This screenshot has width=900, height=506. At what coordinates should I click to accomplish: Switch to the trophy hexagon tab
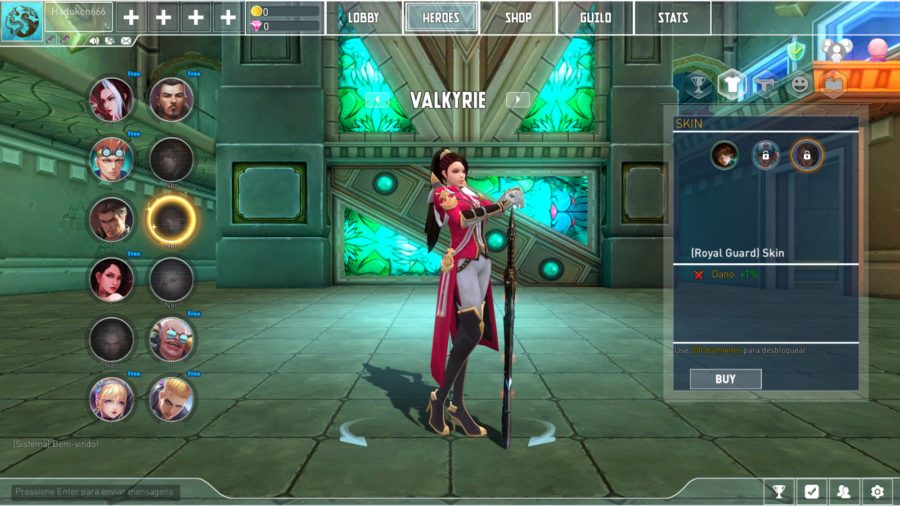click(x=699, y=84)
